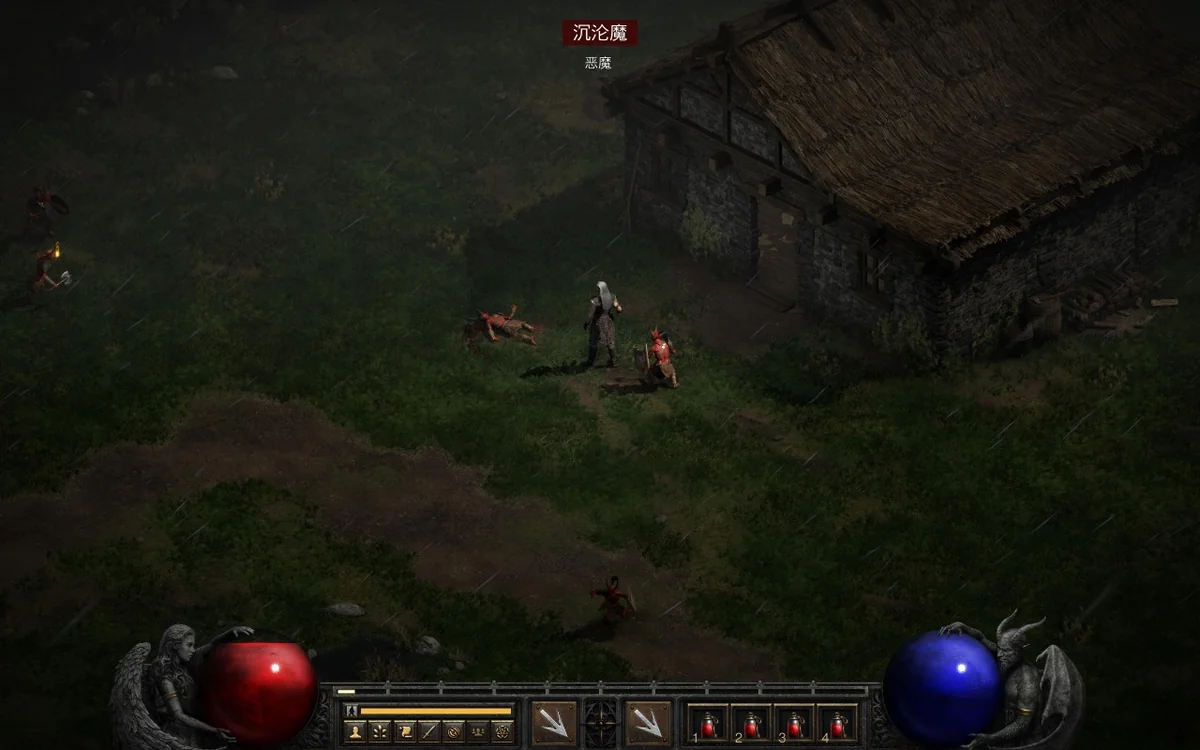Screen dimensions: 1200x750
Task: Use the healing potion in belt slot 1
Action: [707, 722]
